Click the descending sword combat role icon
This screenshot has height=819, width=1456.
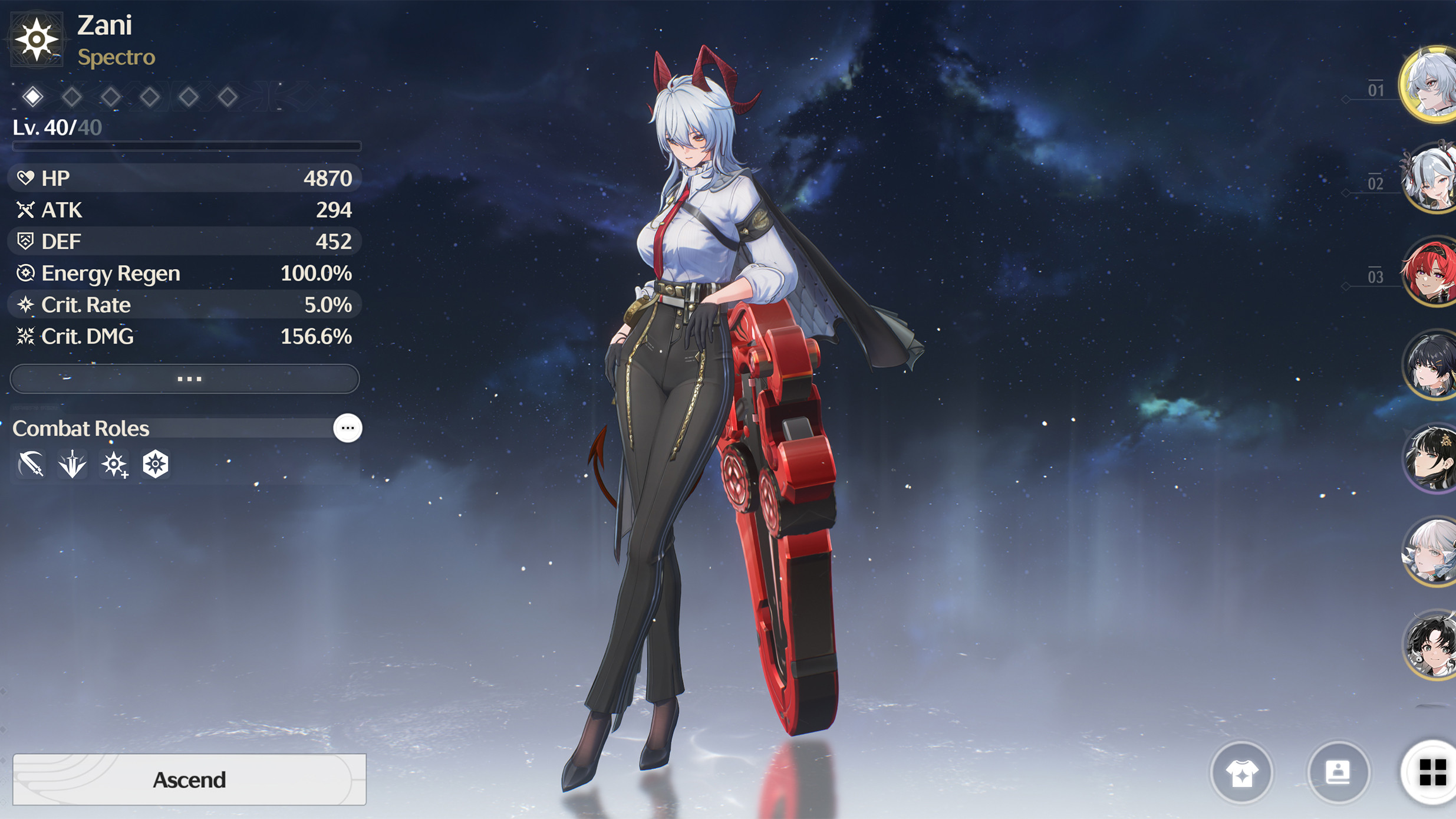click(x=71, y=463)
